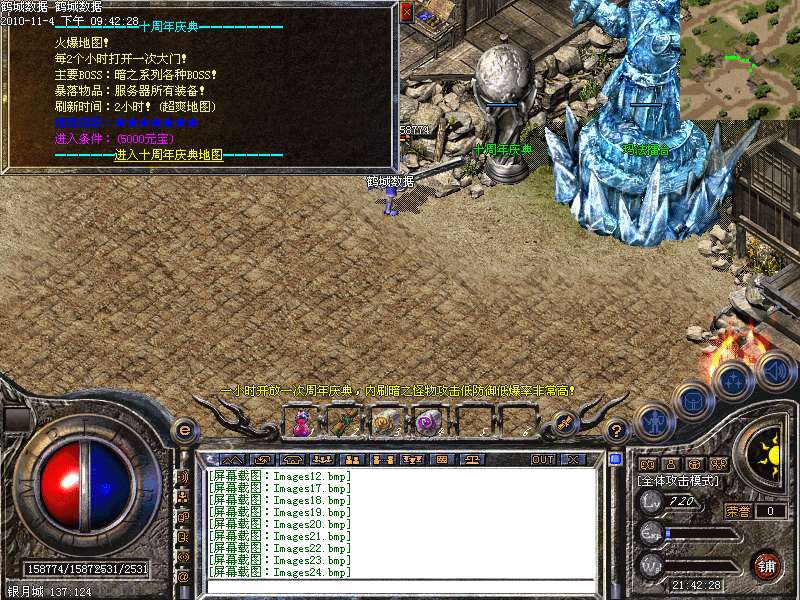Screen dimensions: 800x600
Task: Use the pink potion in the belt
Action: [301, 423]
